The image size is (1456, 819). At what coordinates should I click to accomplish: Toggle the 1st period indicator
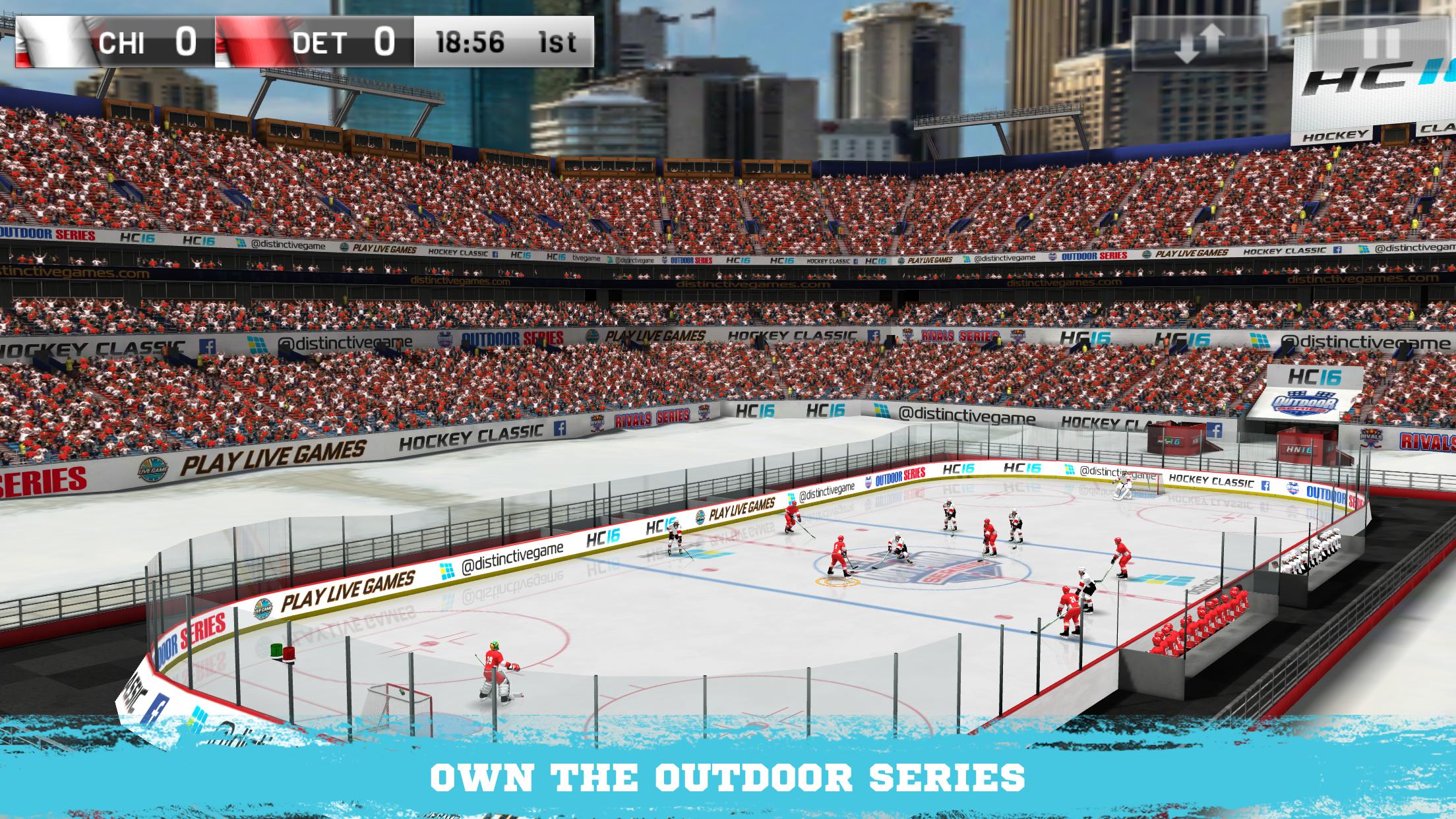point(557,43)
